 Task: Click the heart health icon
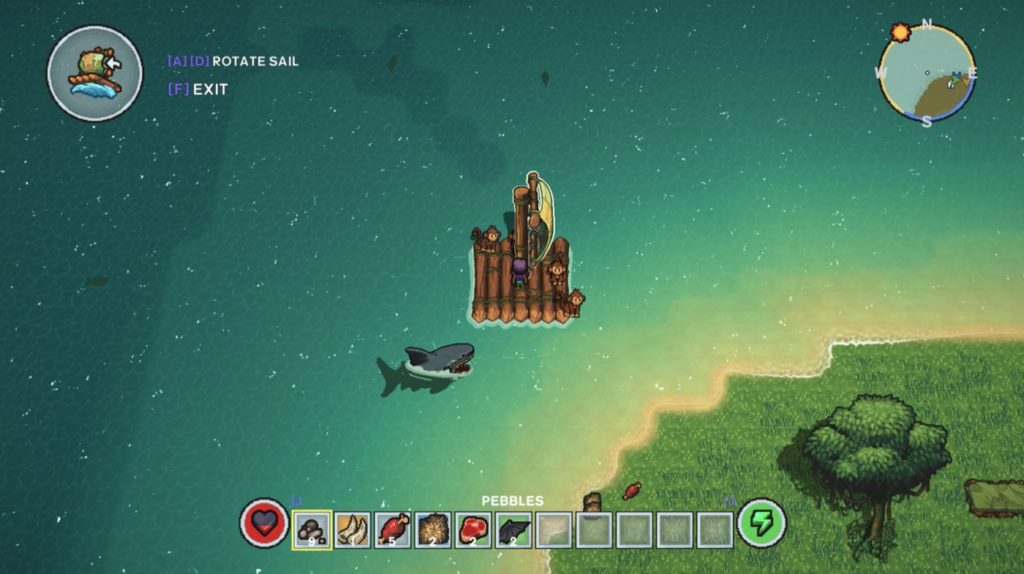264,523
